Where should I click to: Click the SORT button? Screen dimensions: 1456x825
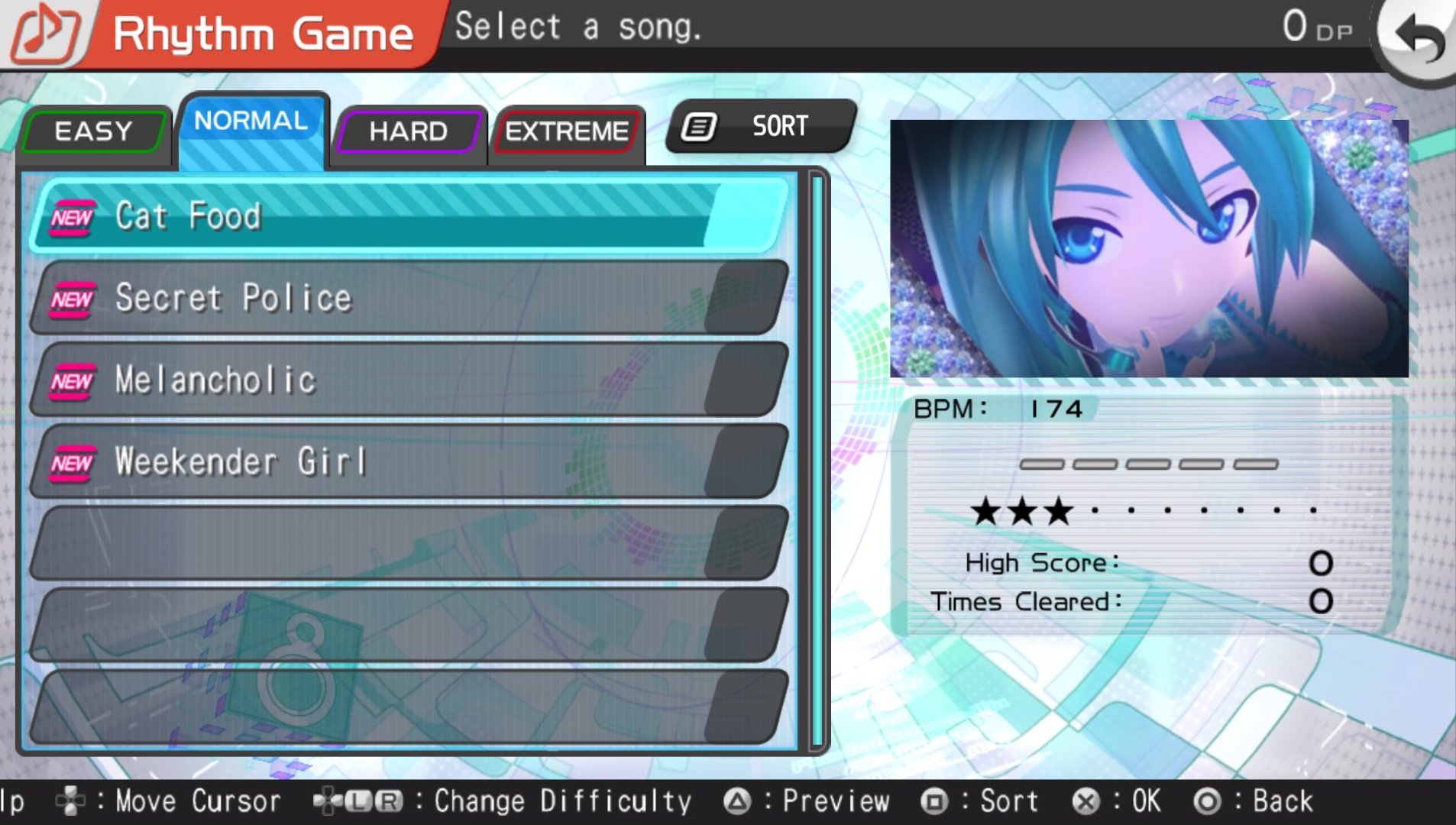click(x=761, y=126)
